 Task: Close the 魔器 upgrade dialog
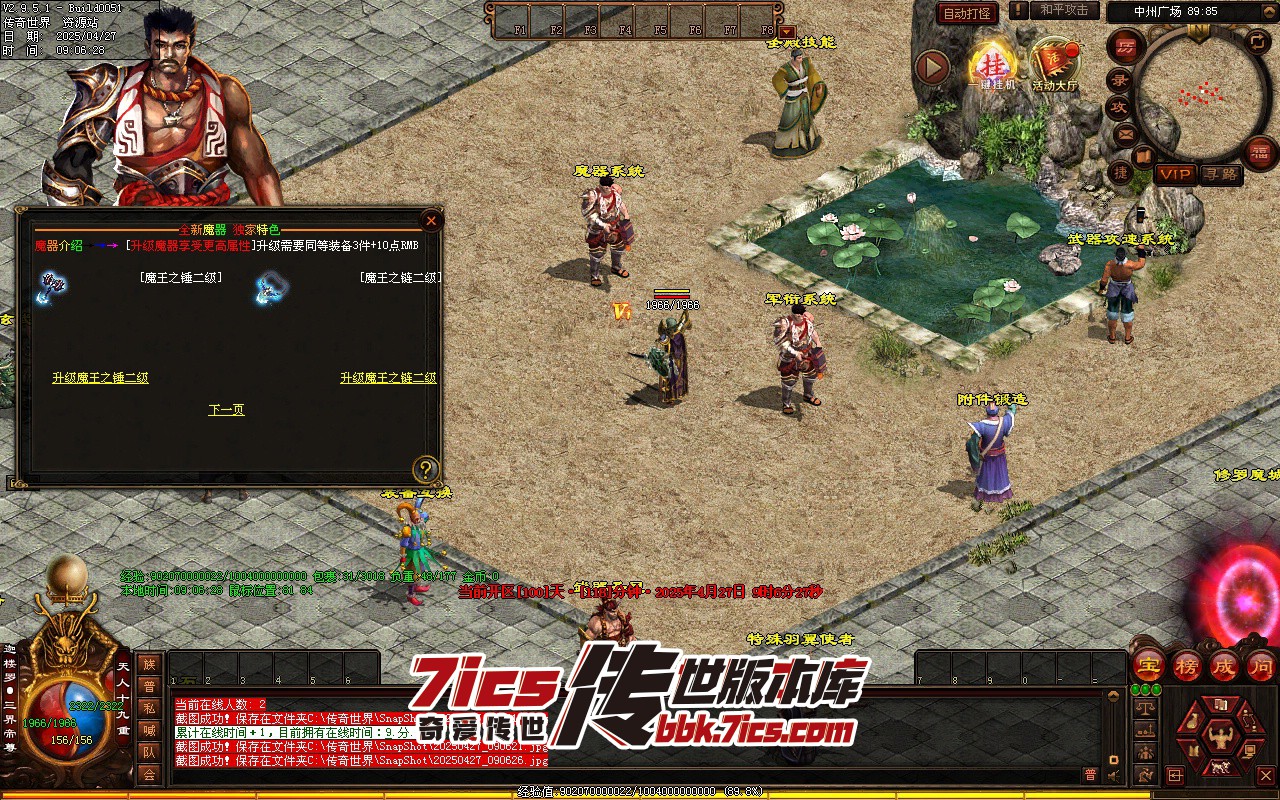coord(431,220)
